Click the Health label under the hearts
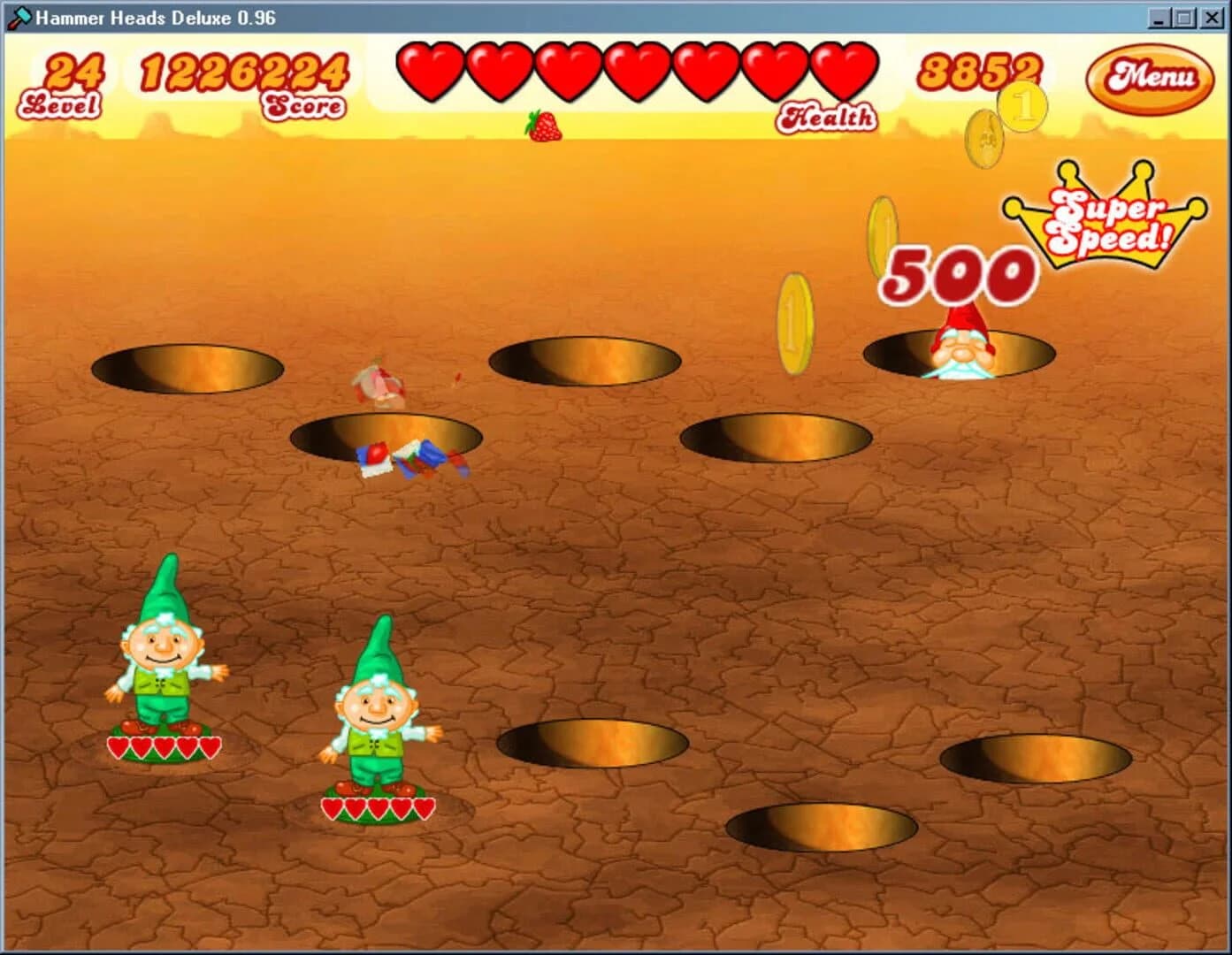This screenshot has width=1232, height=955. pos(829,115)
